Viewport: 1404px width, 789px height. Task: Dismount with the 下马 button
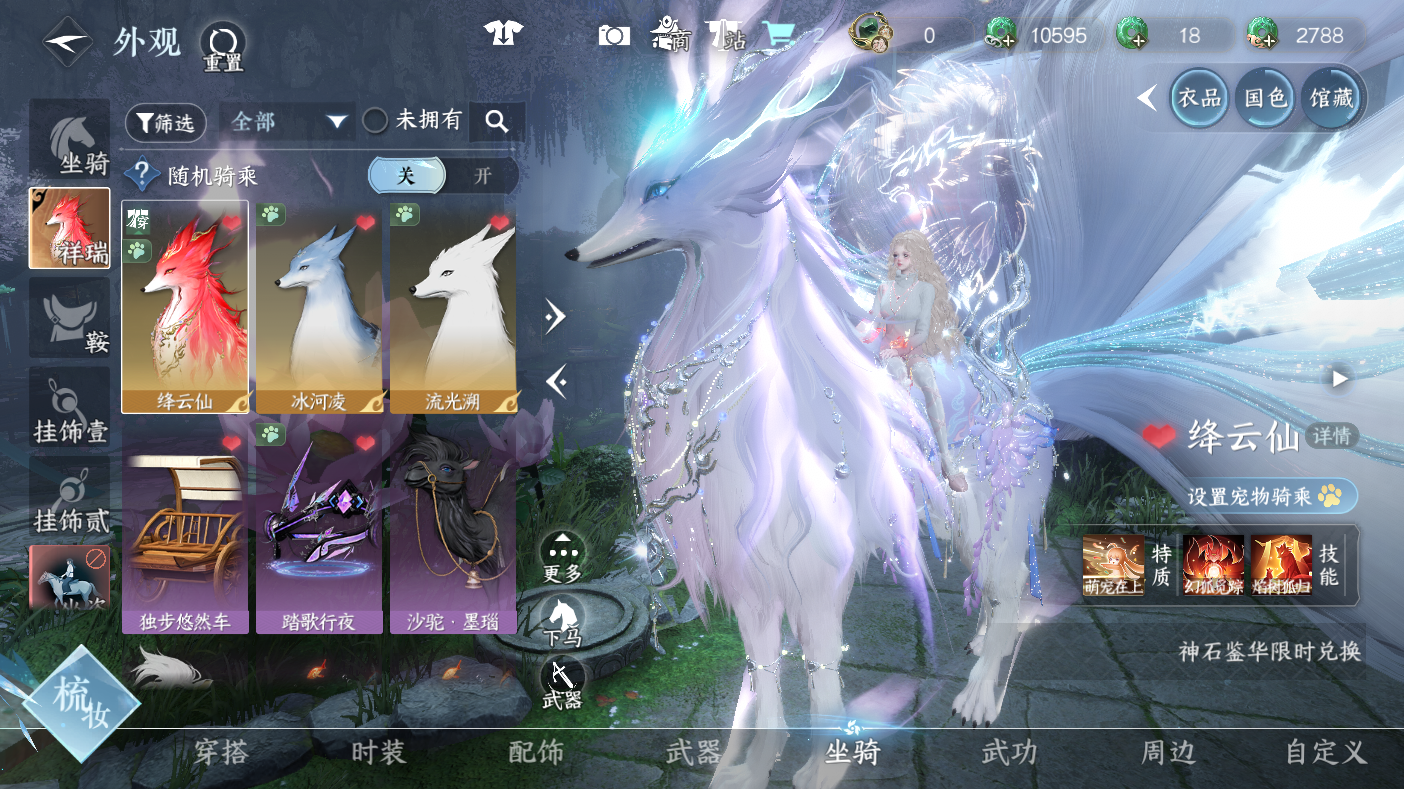pos(562,615)
